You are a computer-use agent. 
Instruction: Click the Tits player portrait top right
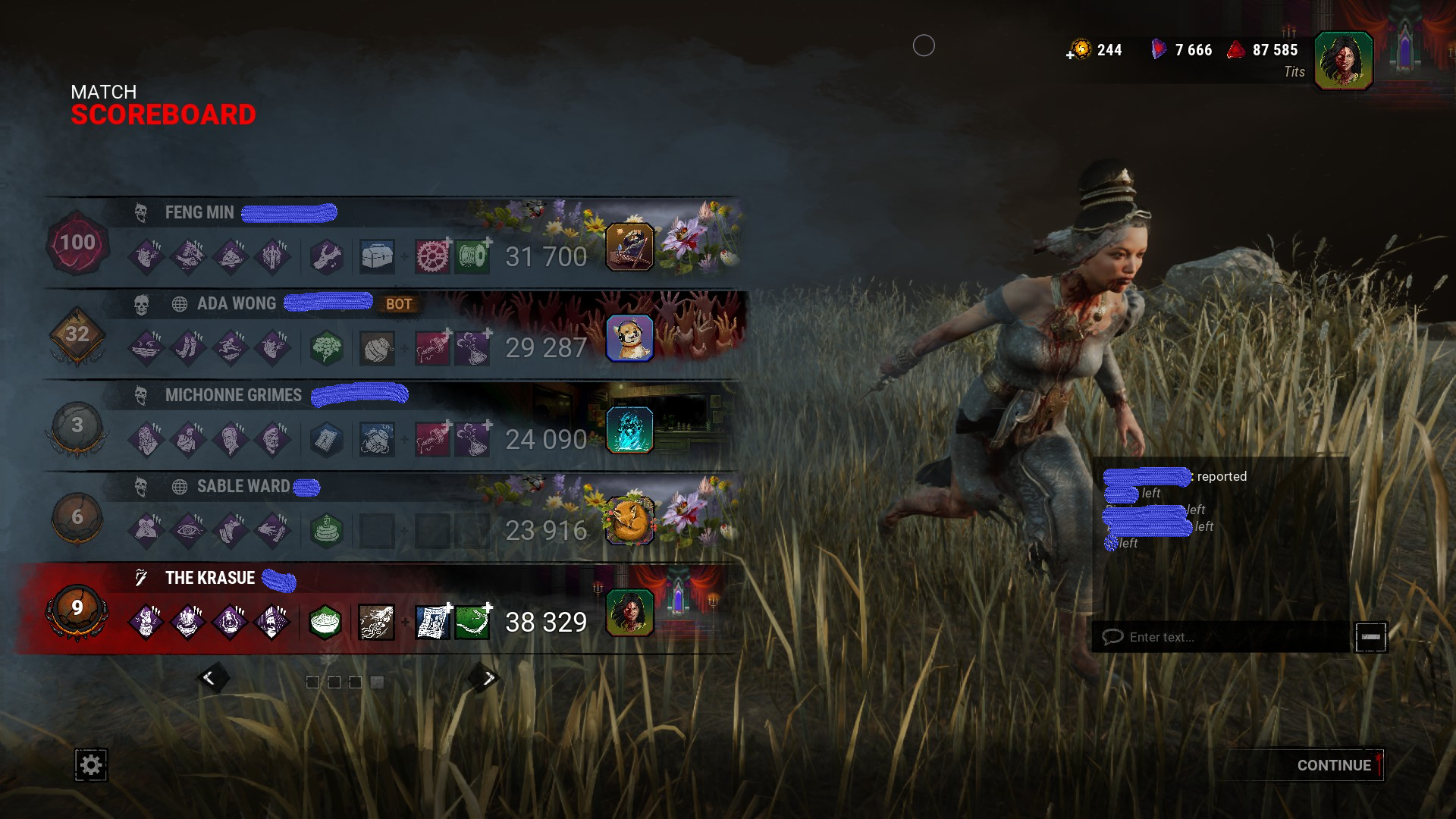point(1344,61)
